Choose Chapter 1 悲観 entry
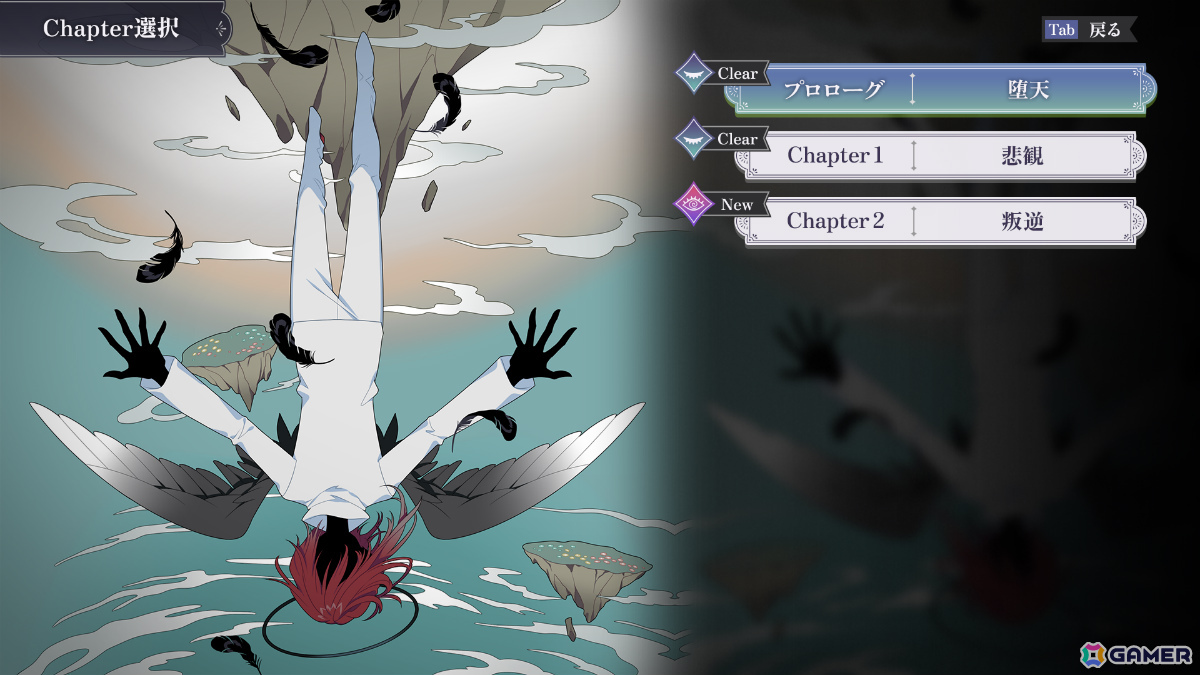The height and width of the screenshot is (675, 1200). [x=940, y=156]
